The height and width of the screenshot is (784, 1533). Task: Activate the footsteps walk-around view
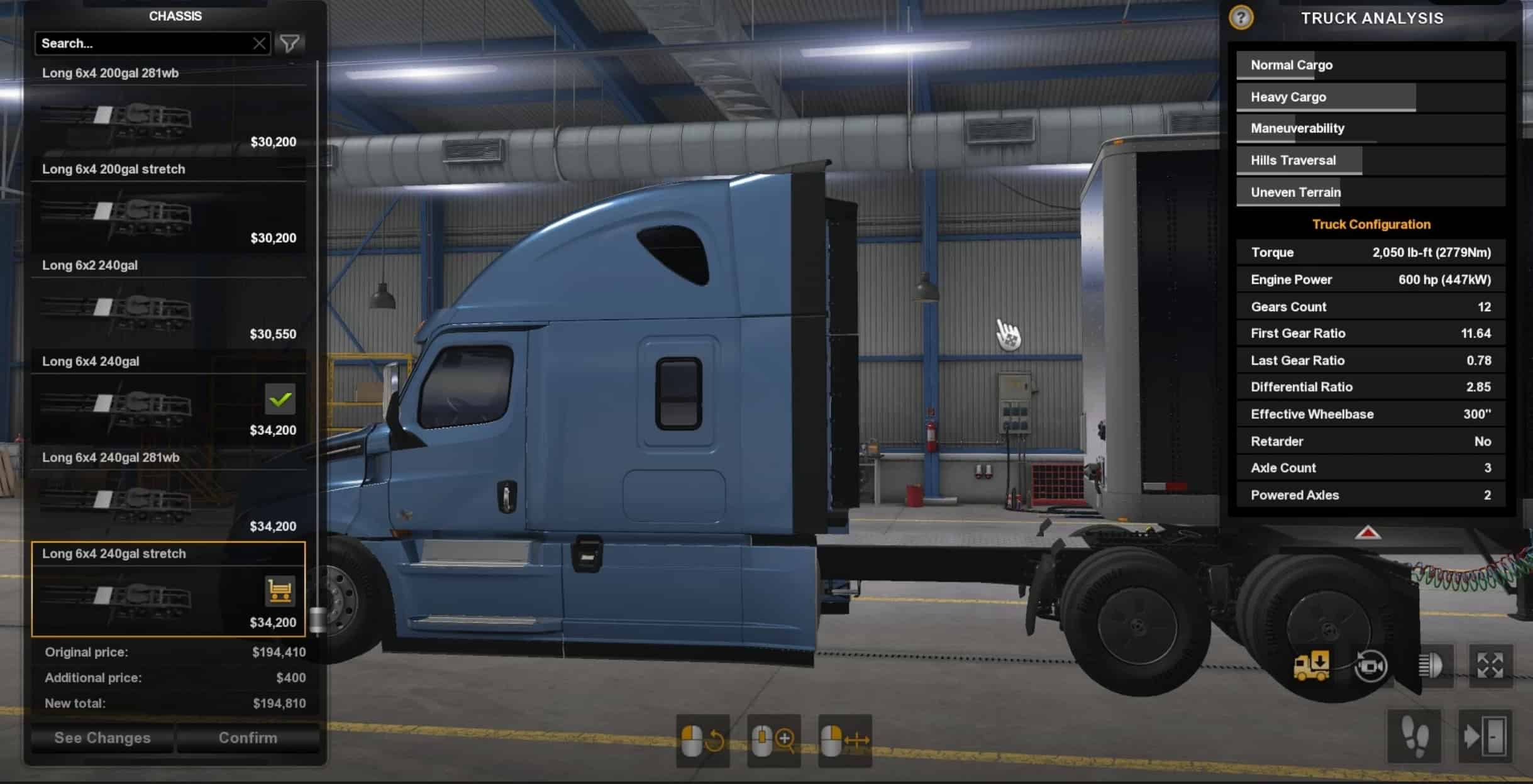[x=1414, y=736]
